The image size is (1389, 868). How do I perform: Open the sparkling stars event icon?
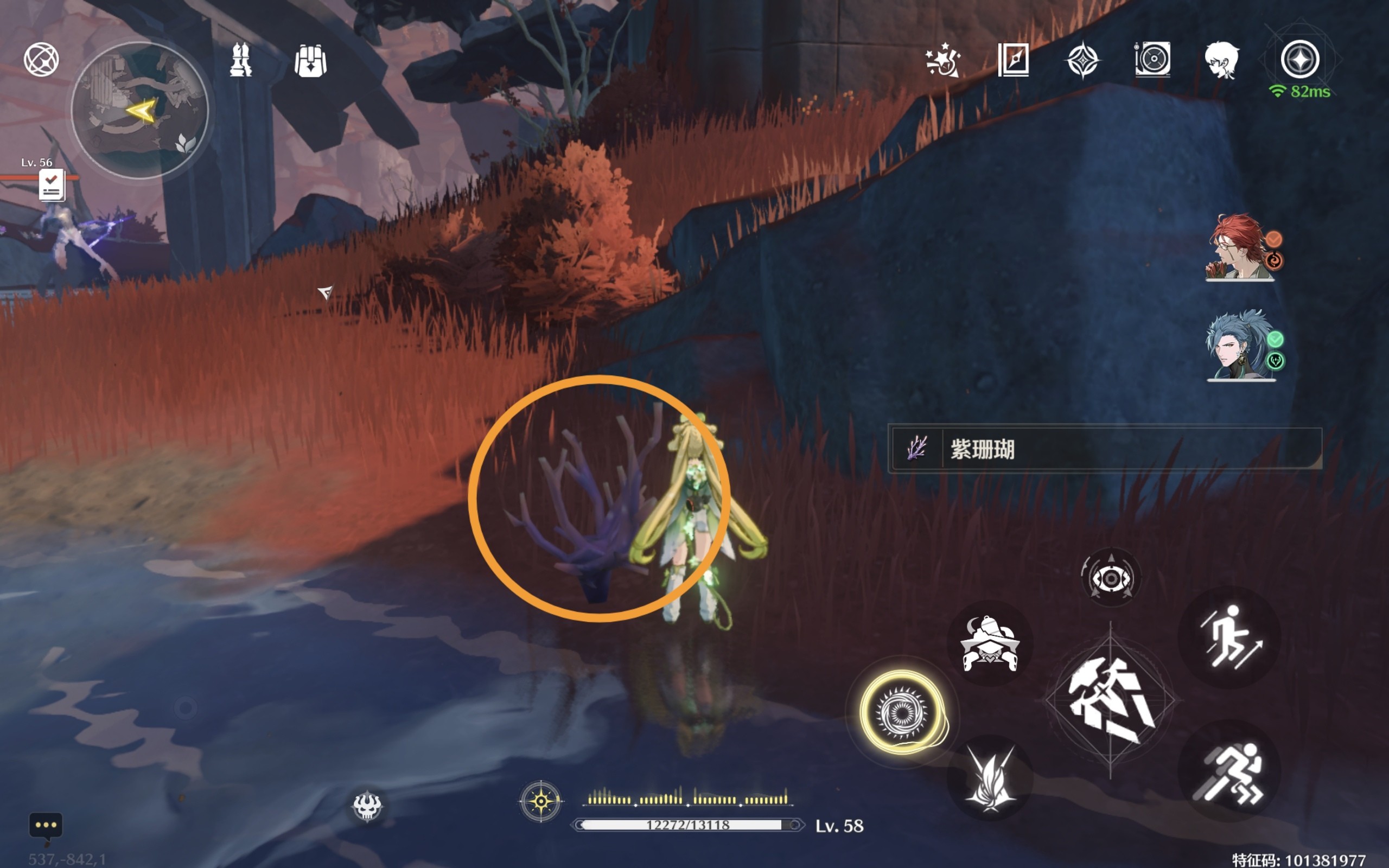pos(943,60)
